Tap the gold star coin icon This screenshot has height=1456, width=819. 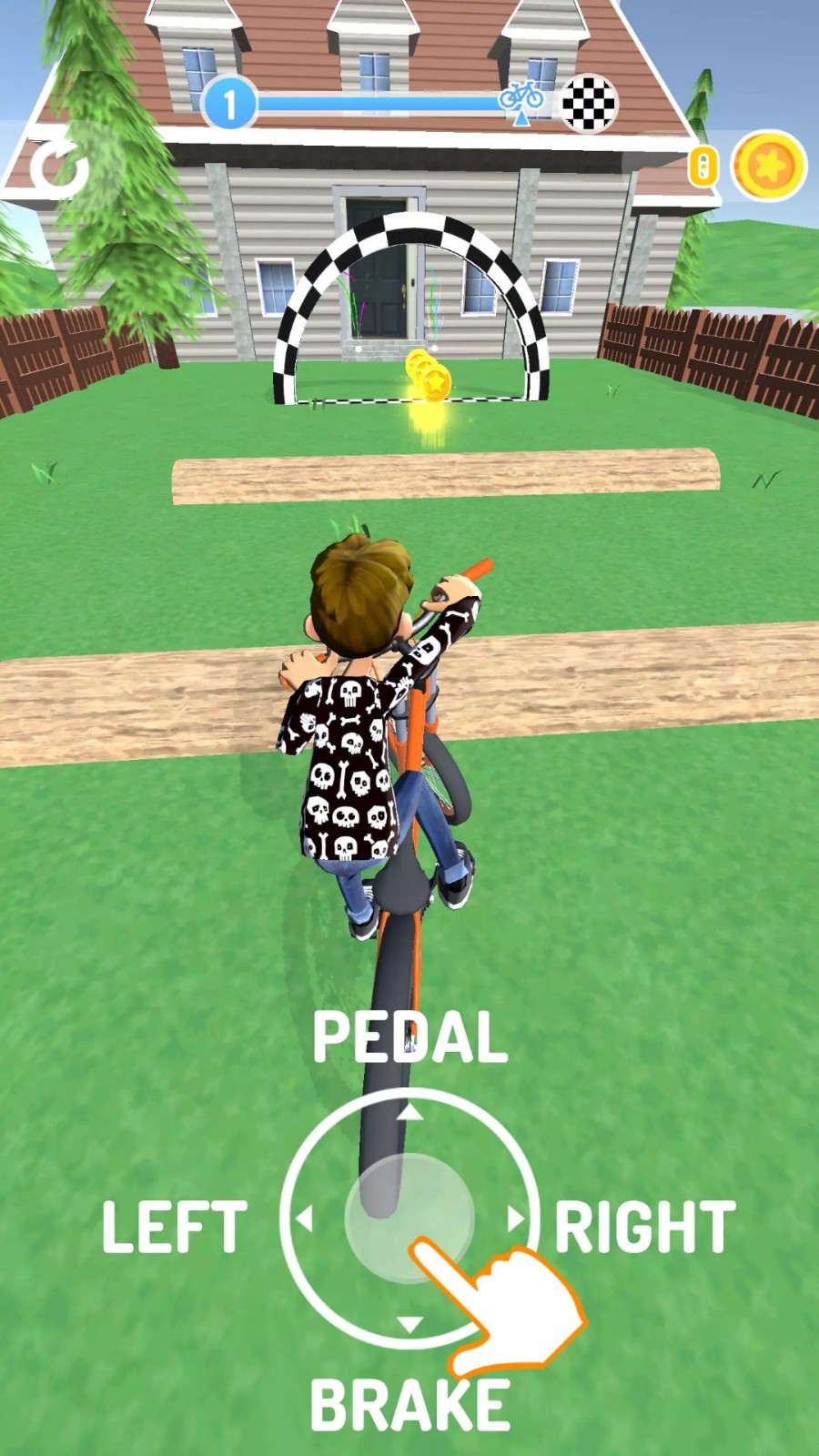[x=769, y=167]
